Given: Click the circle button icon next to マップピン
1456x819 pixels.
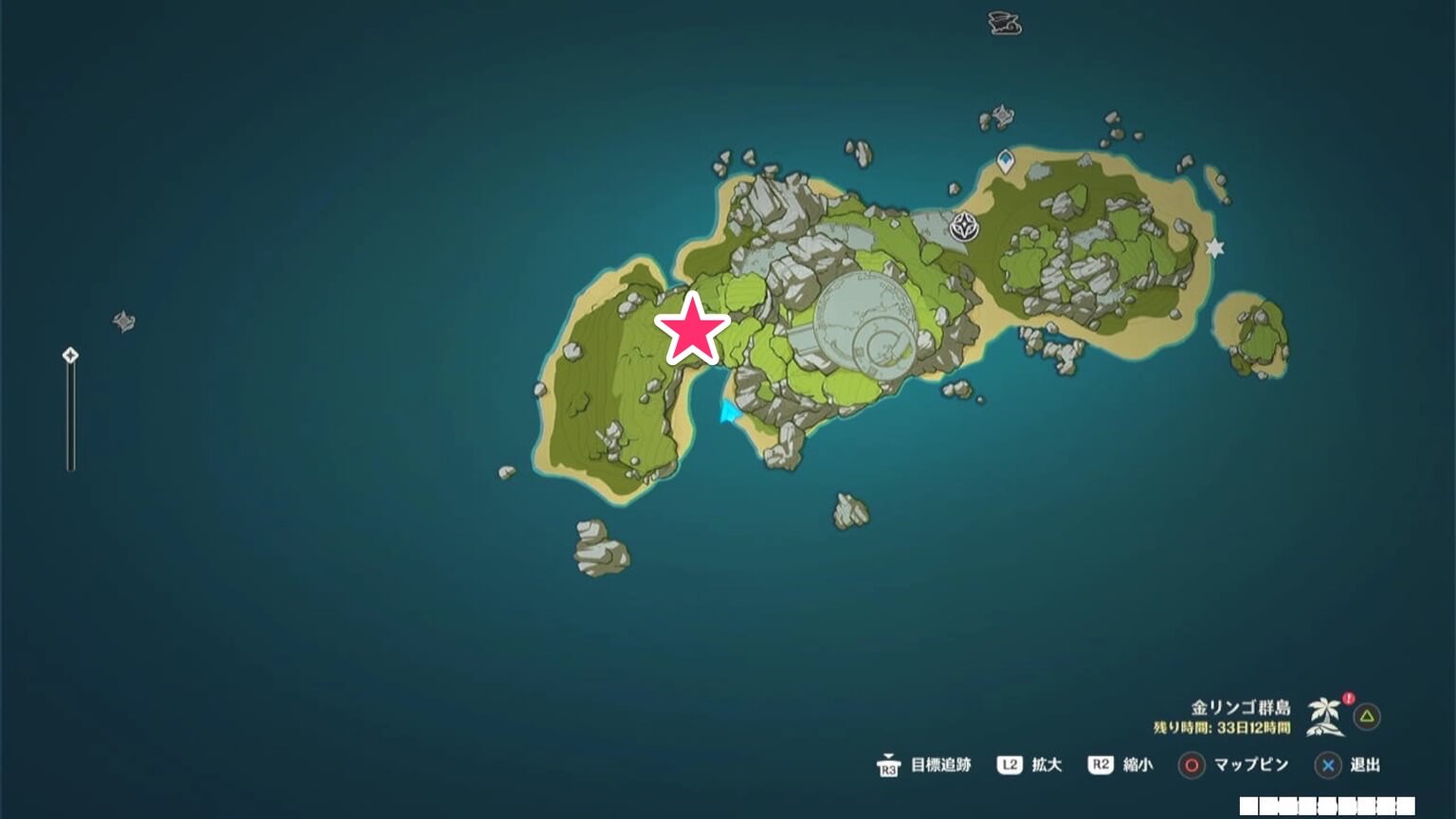Looking at the screenshot, I should [1190, 765].
